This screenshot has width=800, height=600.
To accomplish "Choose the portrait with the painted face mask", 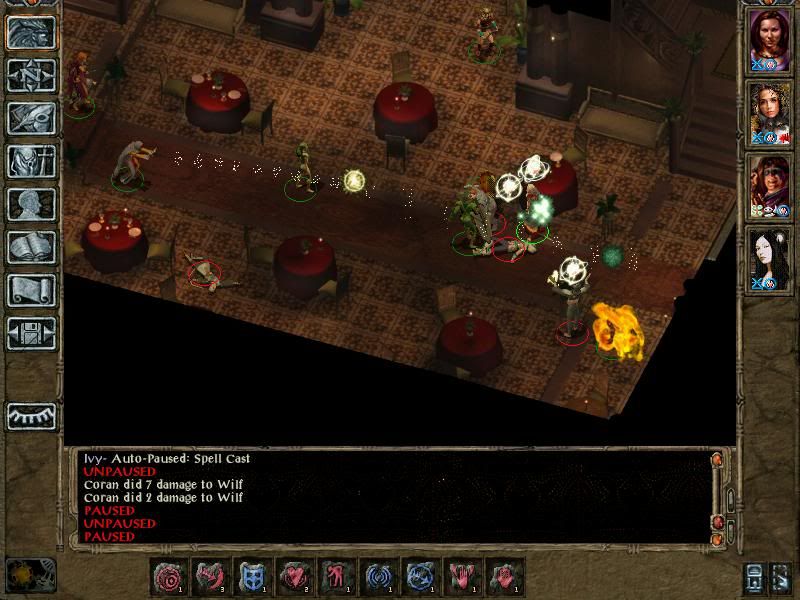I will pyautogui.click(x=770, y=184).
